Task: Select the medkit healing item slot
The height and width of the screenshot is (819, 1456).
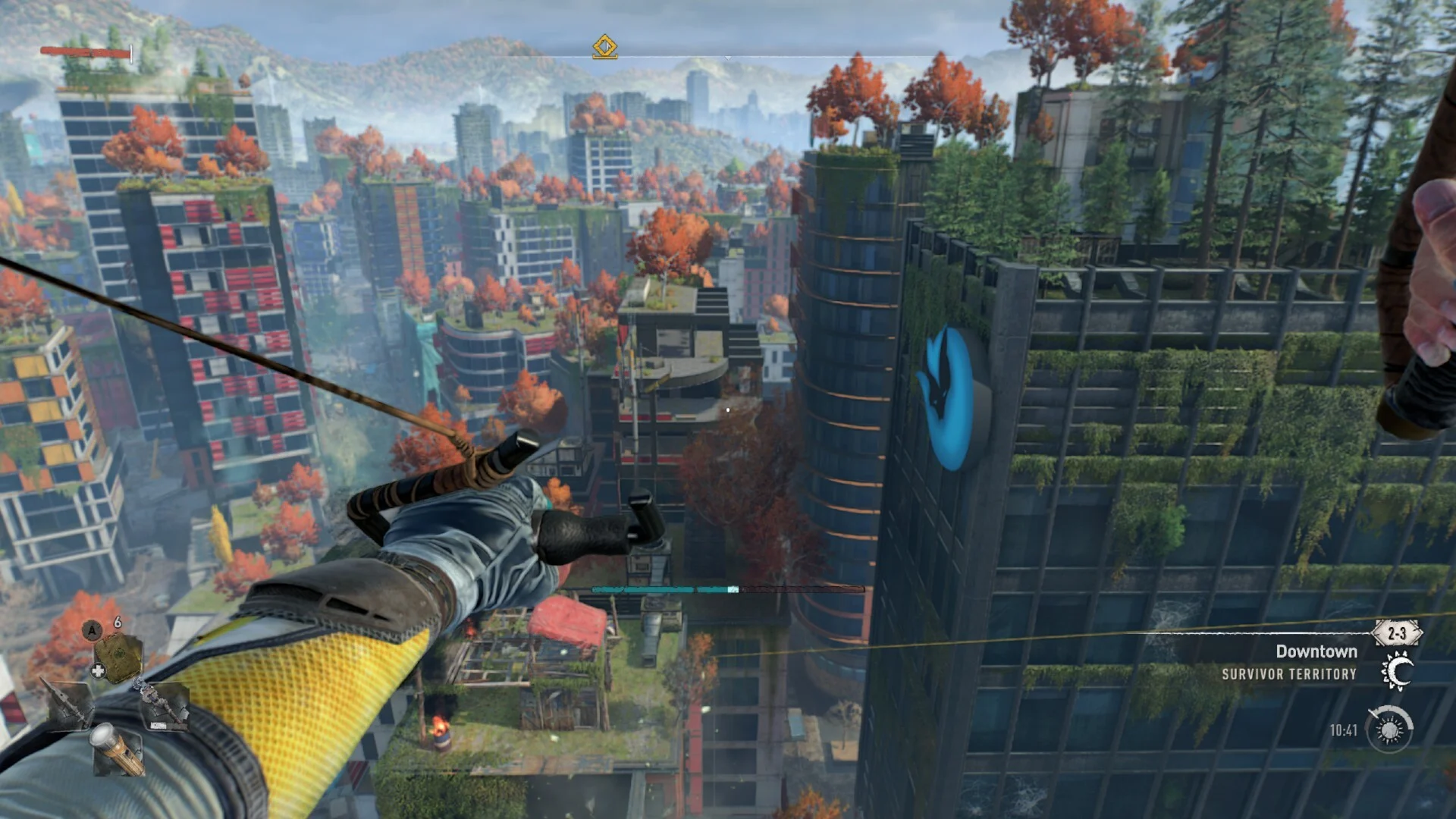Action: (119, 655)
